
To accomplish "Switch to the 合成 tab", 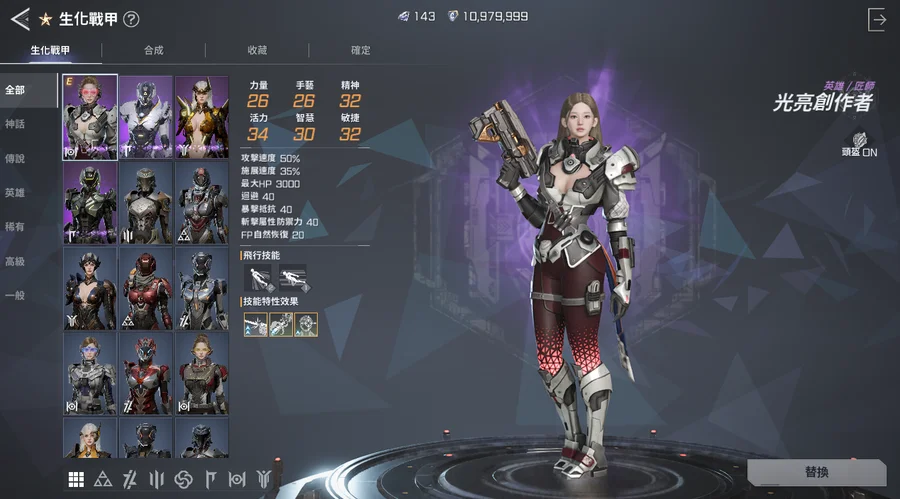I will tap(153, 50).
